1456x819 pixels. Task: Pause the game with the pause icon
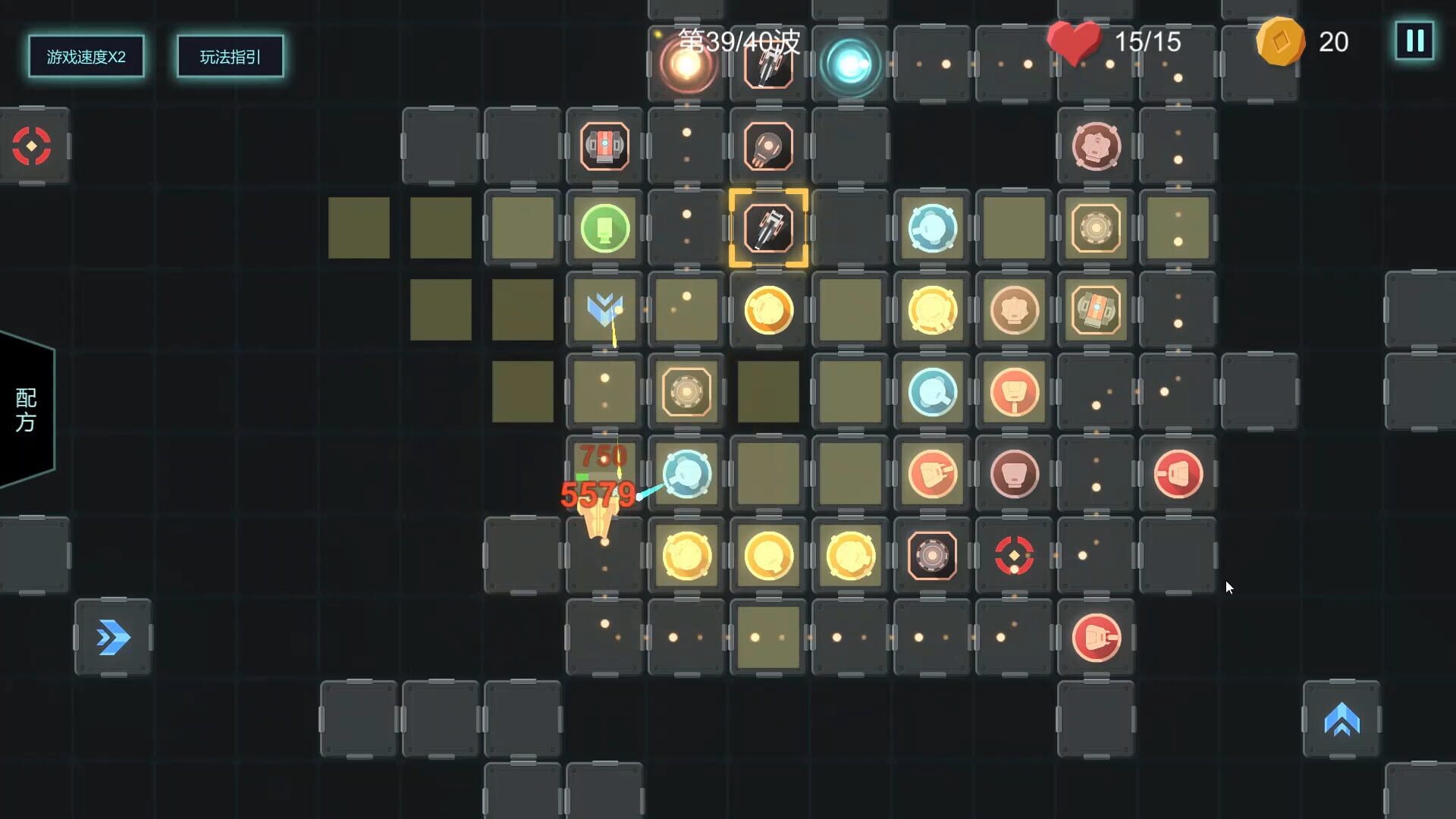(1414, 42)
